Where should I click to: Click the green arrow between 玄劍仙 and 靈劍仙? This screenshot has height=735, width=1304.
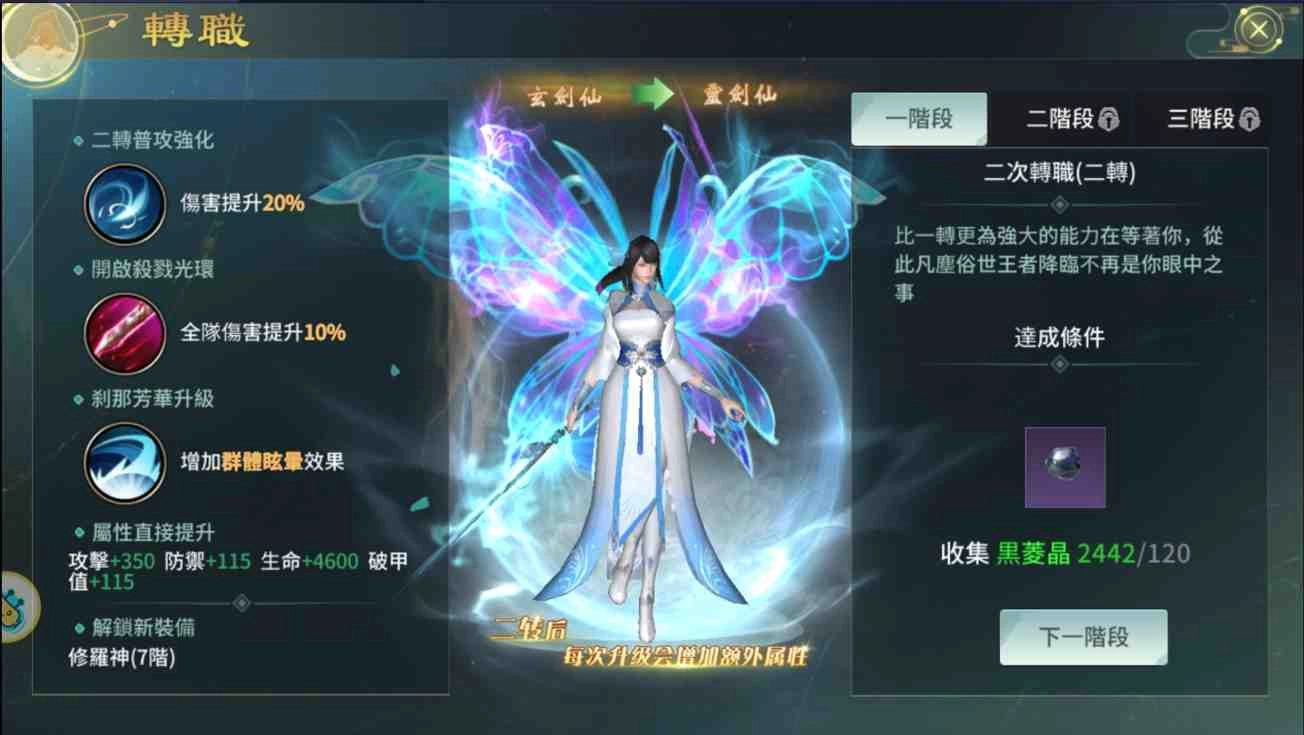[651, 93]
